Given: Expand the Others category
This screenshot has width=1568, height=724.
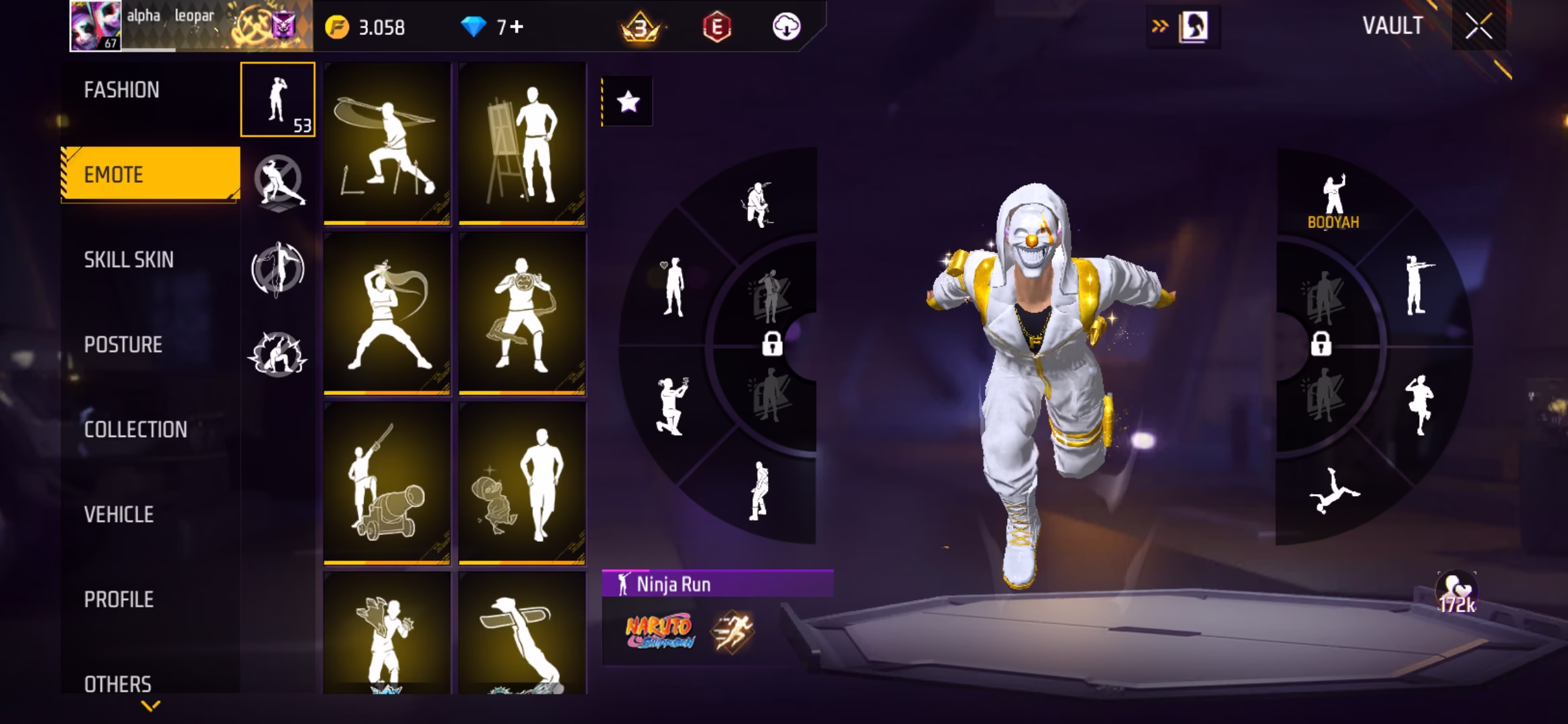Looking at the screenshot, I should 118,684.
